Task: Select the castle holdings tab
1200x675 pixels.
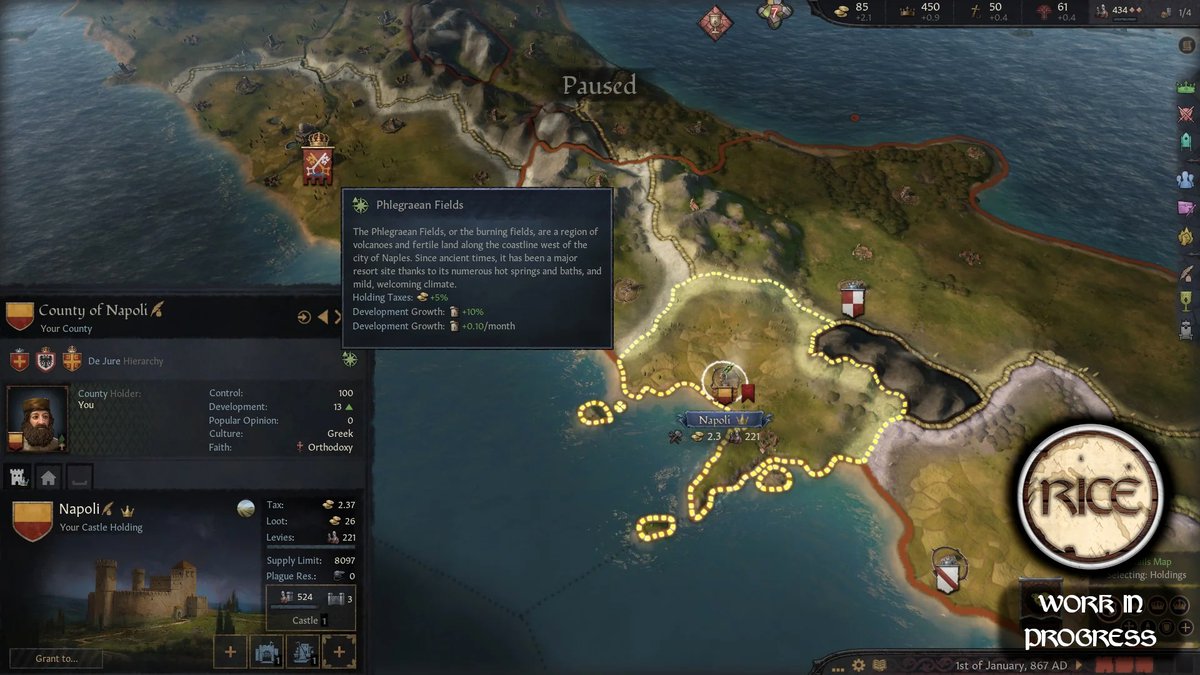Action: 18,477
